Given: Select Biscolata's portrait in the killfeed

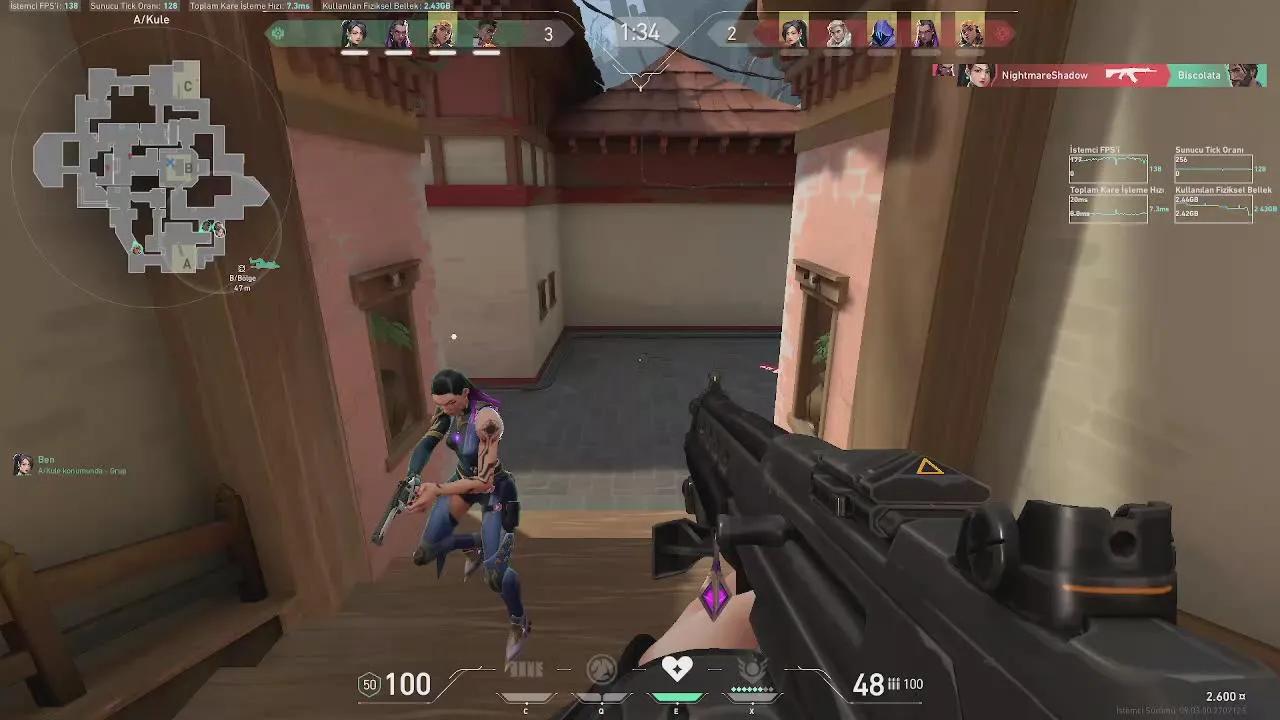Looking at the screenshot, I should [1243, 74].
